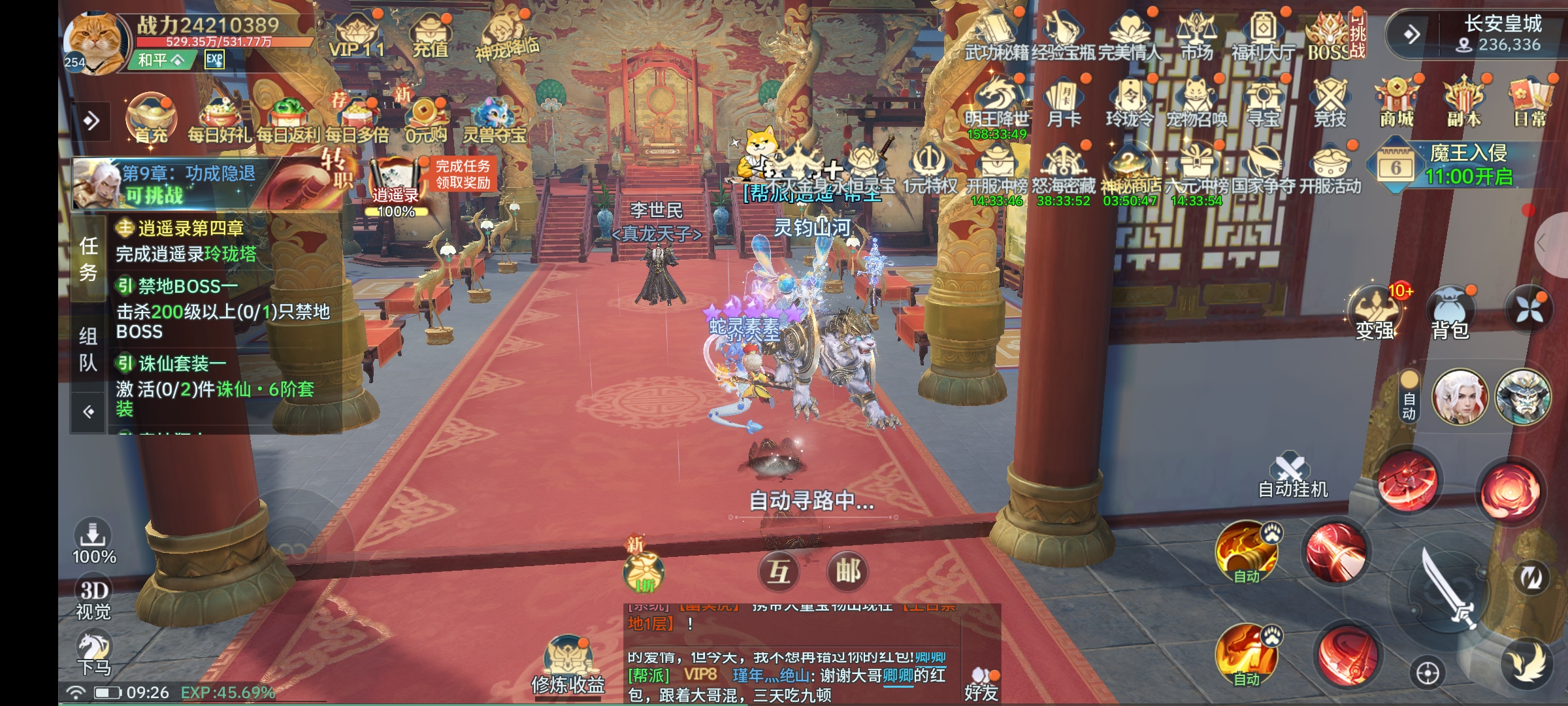Viewport: 1568px width, 706px height.
Task: Switch to the 组队 team tab
Action: coord(89,349)
